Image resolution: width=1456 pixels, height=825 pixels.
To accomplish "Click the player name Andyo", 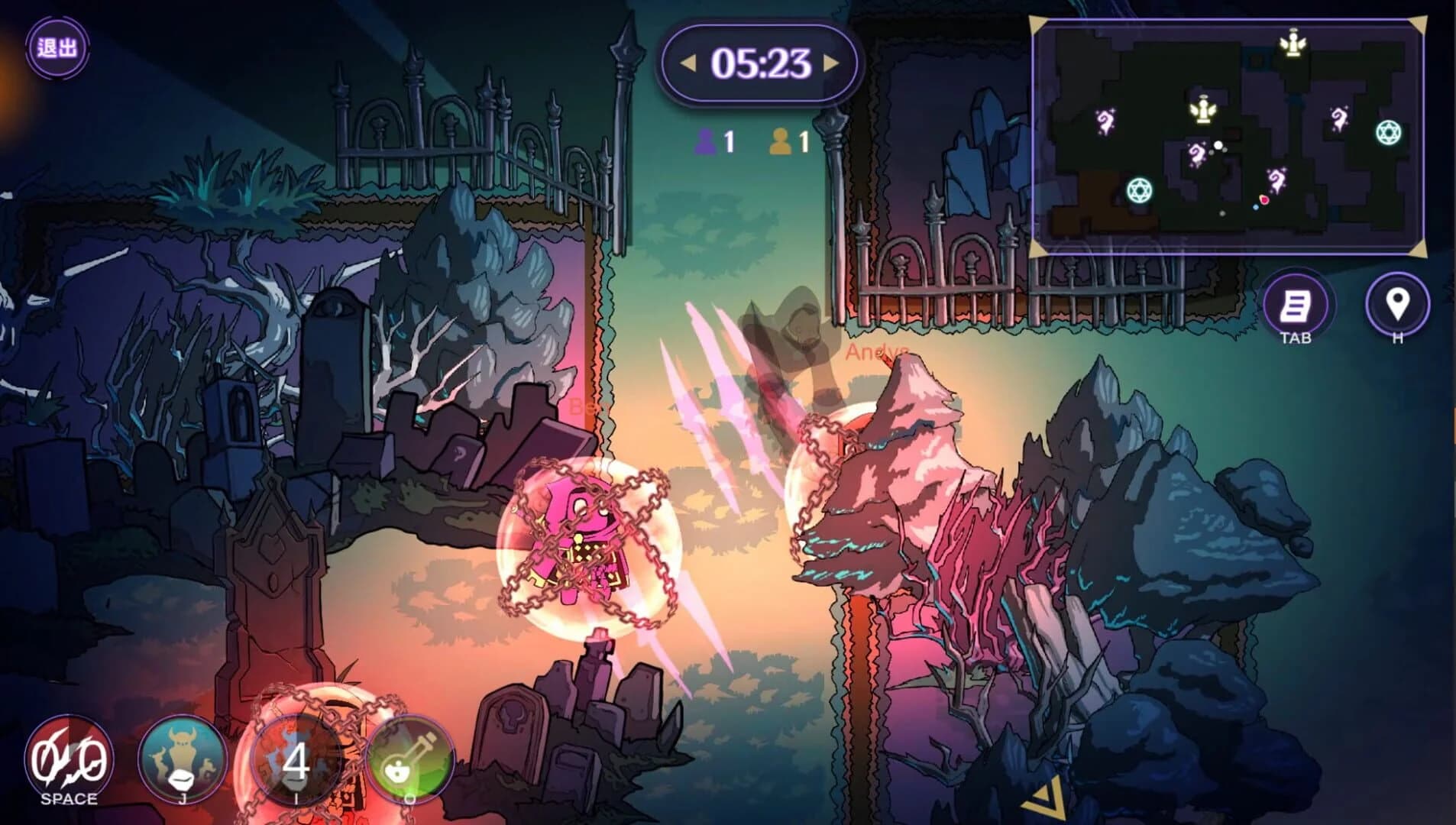I will click(875, 354).
